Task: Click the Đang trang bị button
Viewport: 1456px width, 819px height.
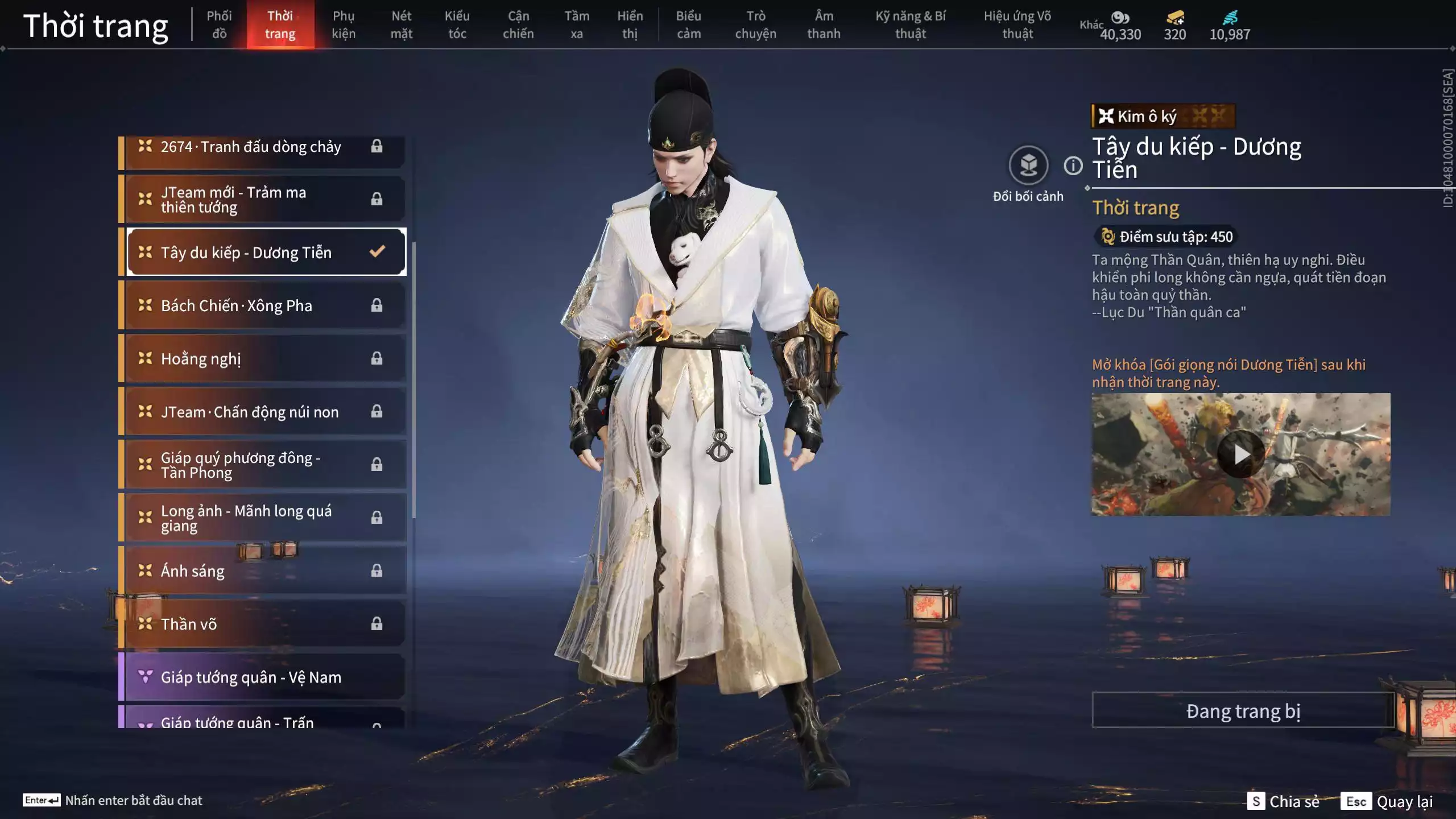Action: [x=1243, y=711]
